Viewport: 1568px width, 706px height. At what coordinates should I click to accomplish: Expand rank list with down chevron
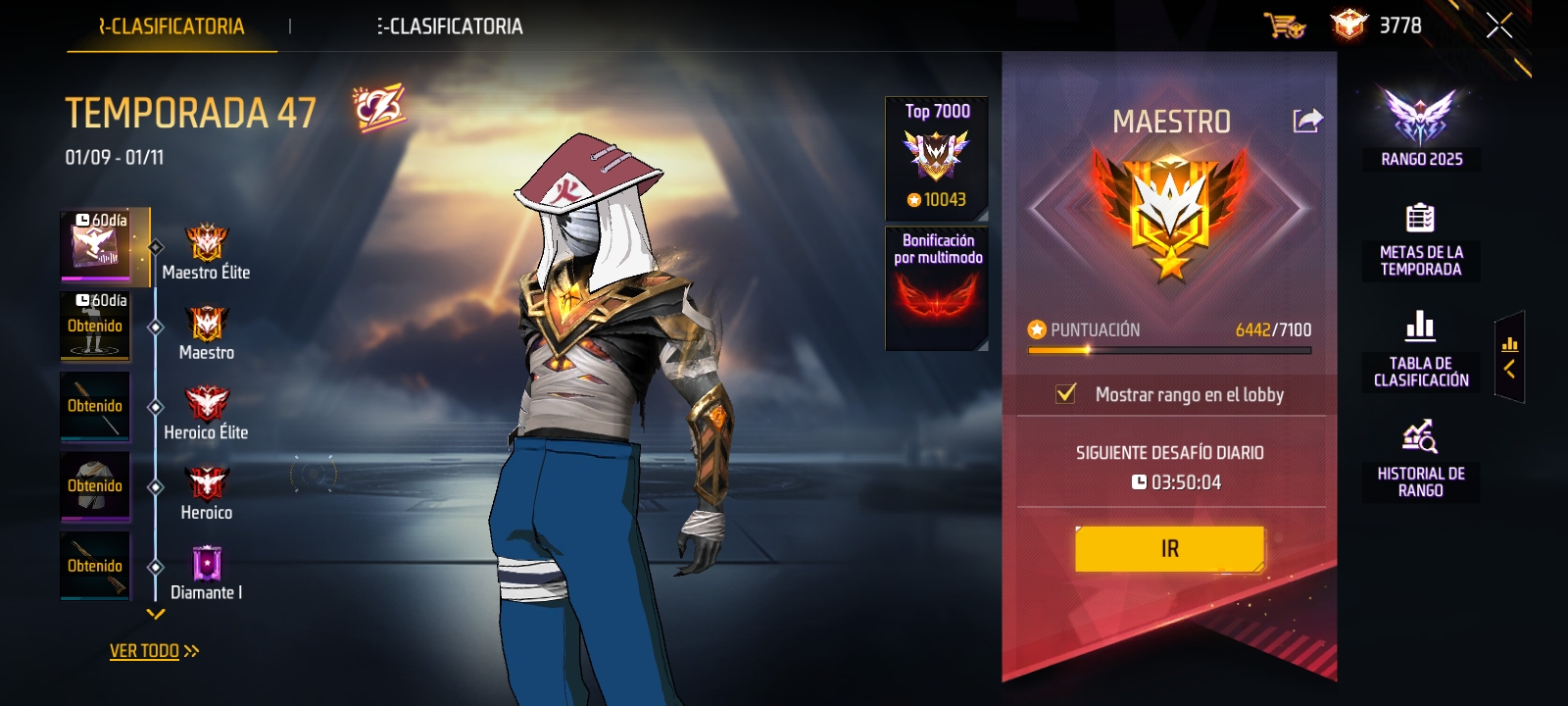(156, 615)
